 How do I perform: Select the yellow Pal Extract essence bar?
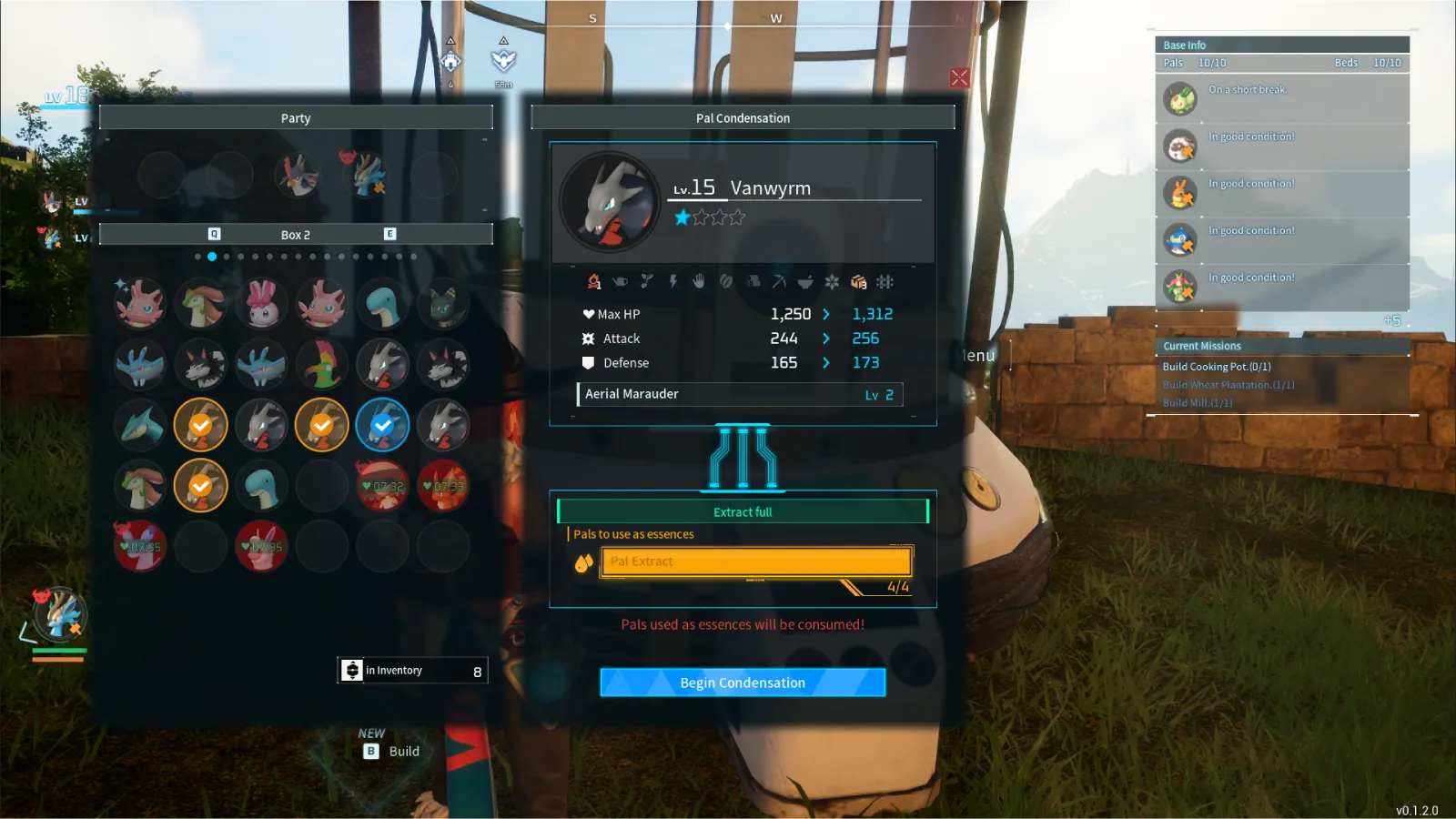(x=755, y=561)
